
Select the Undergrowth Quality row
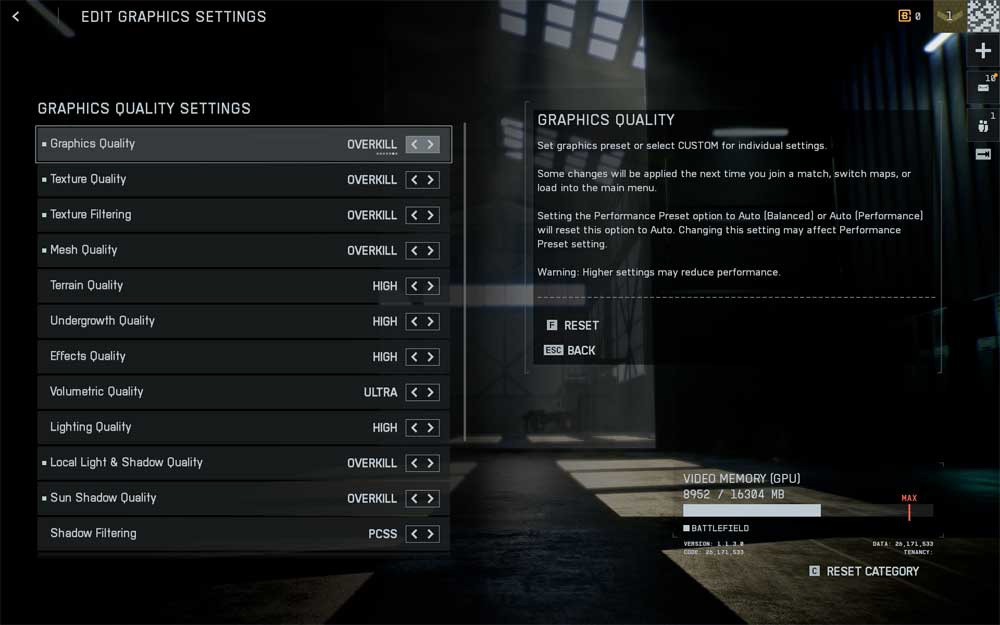(x=200, y=321)
